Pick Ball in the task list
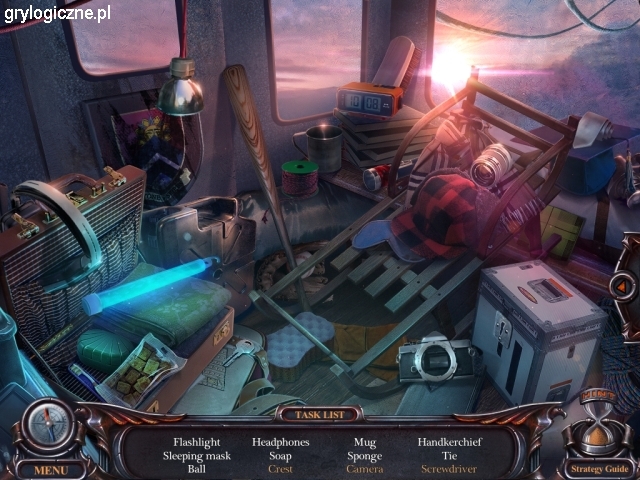Viewport: 640px width, 480px height. pos(196,468)
